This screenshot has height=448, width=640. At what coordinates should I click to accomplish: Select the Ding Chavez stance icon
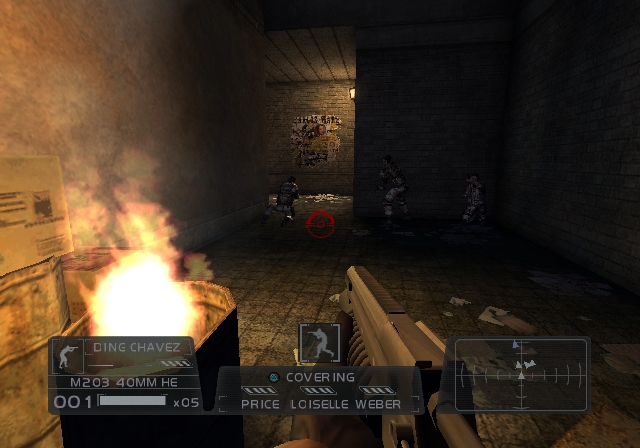pos(69,356)
